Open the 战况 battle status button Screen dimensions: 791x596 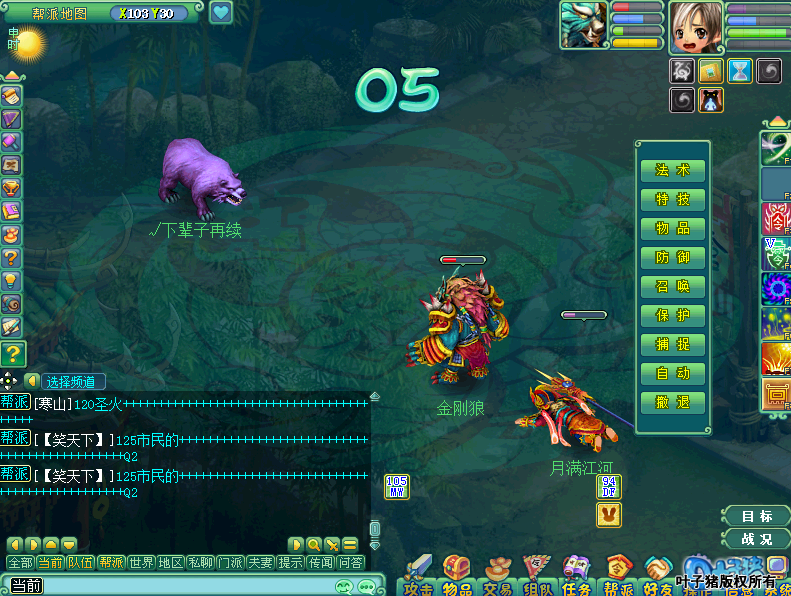(x=756, y=538)
